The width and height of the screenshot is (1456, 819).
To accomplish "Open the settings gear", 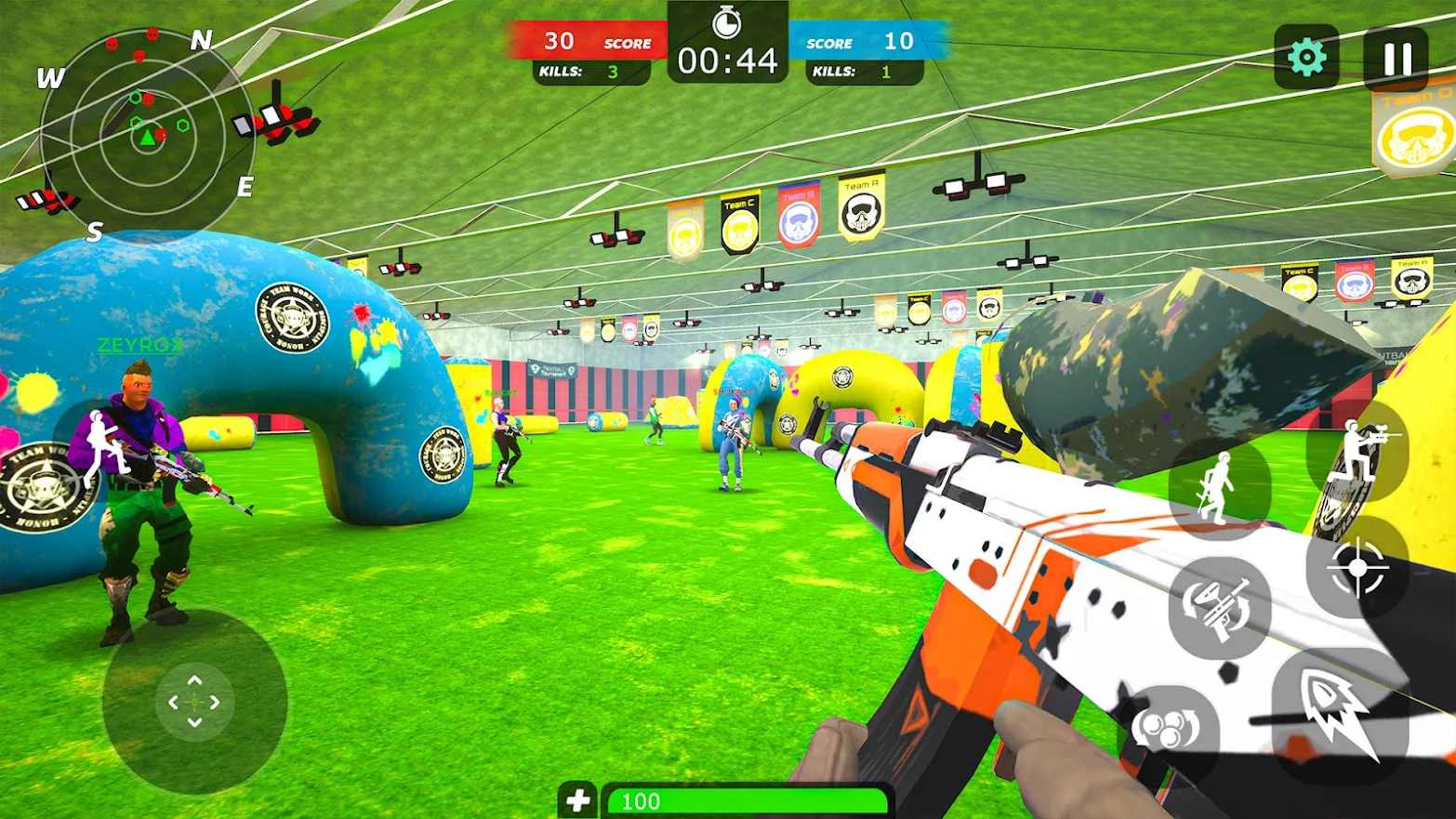I will [1307, 56].
